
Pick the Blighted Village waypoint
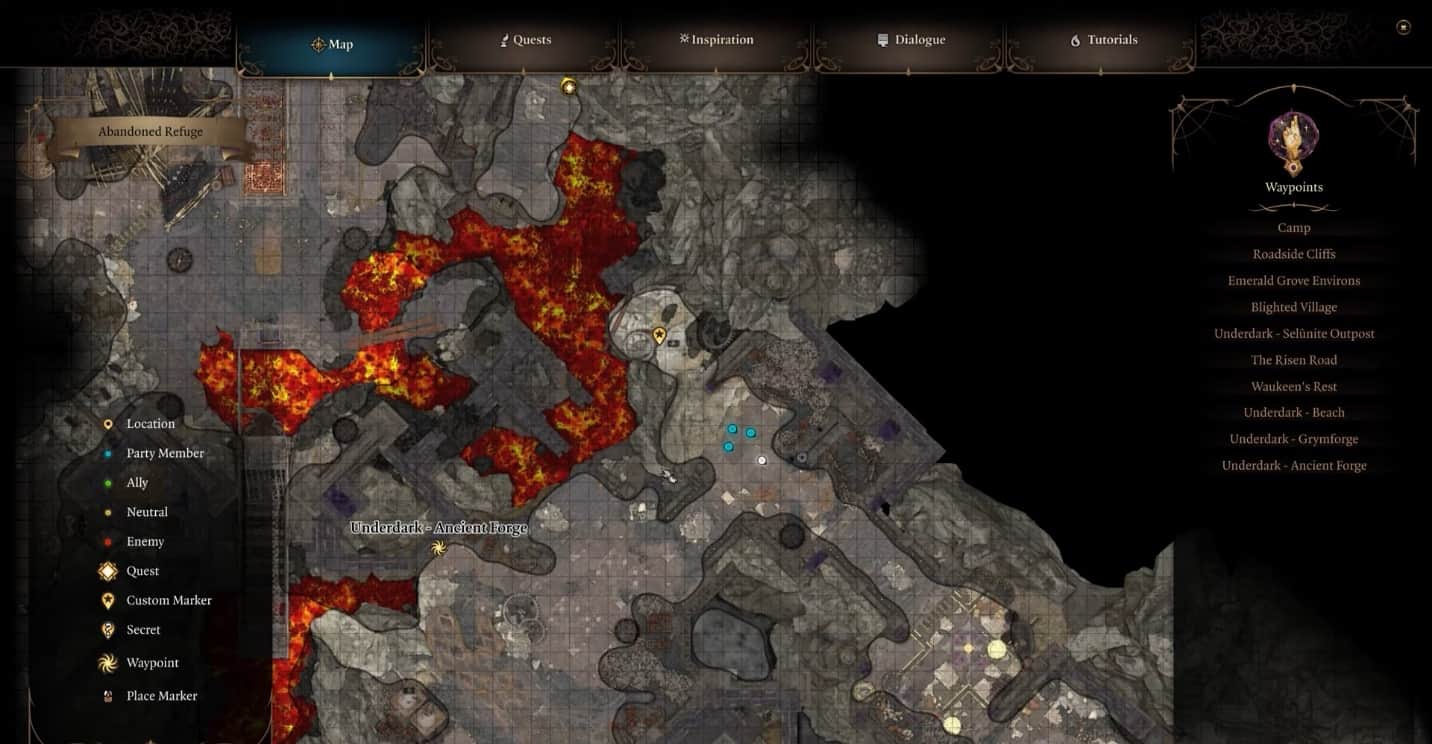1293,307
